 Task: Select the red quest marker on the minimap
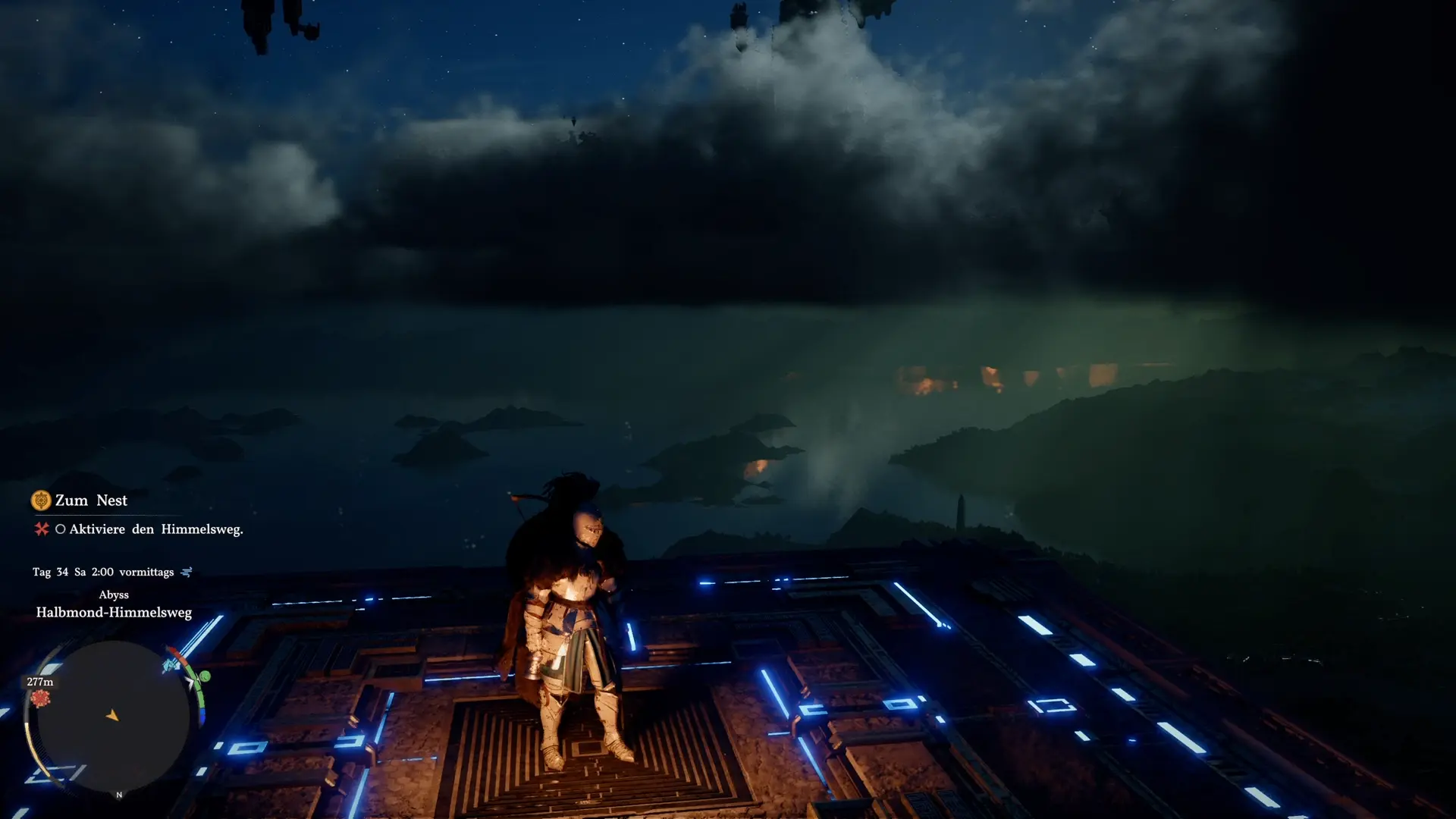point(40,698)
